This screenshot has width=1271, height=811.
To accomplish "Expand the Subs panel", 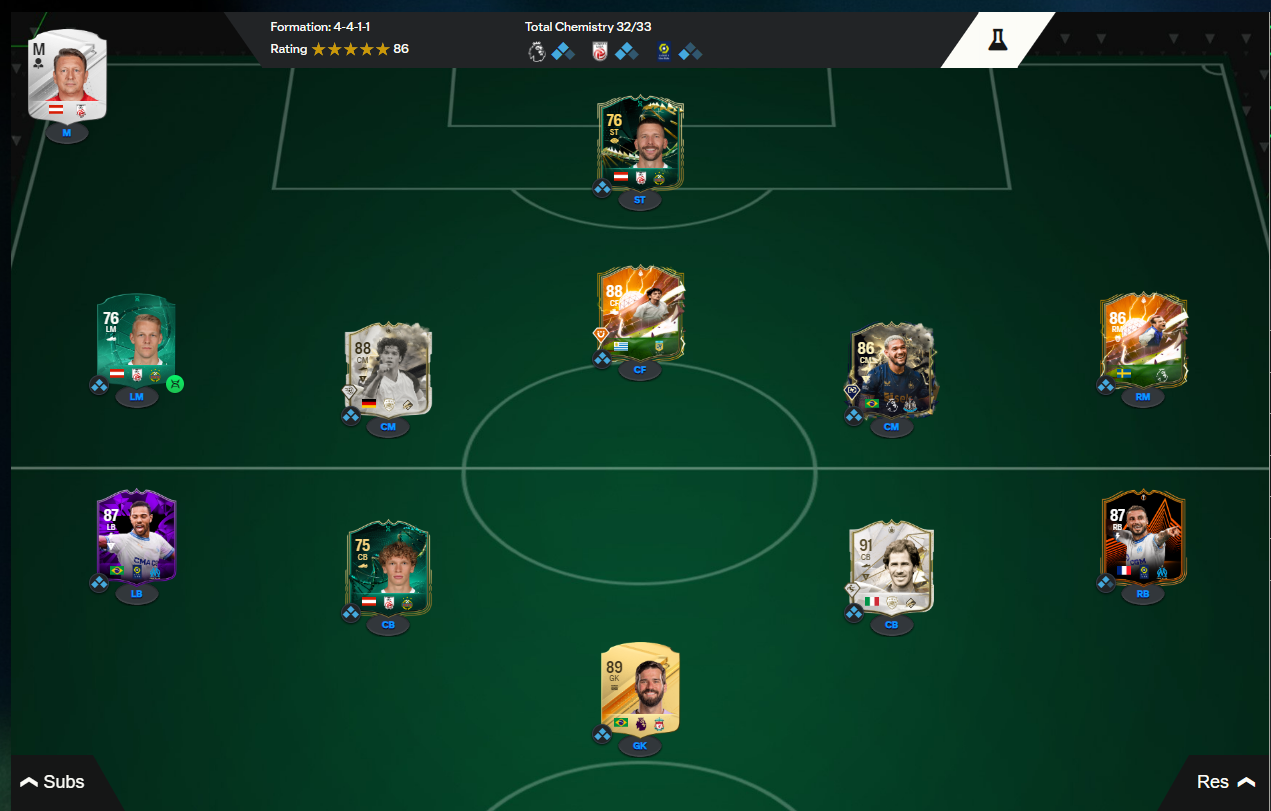I will point(53,782).
